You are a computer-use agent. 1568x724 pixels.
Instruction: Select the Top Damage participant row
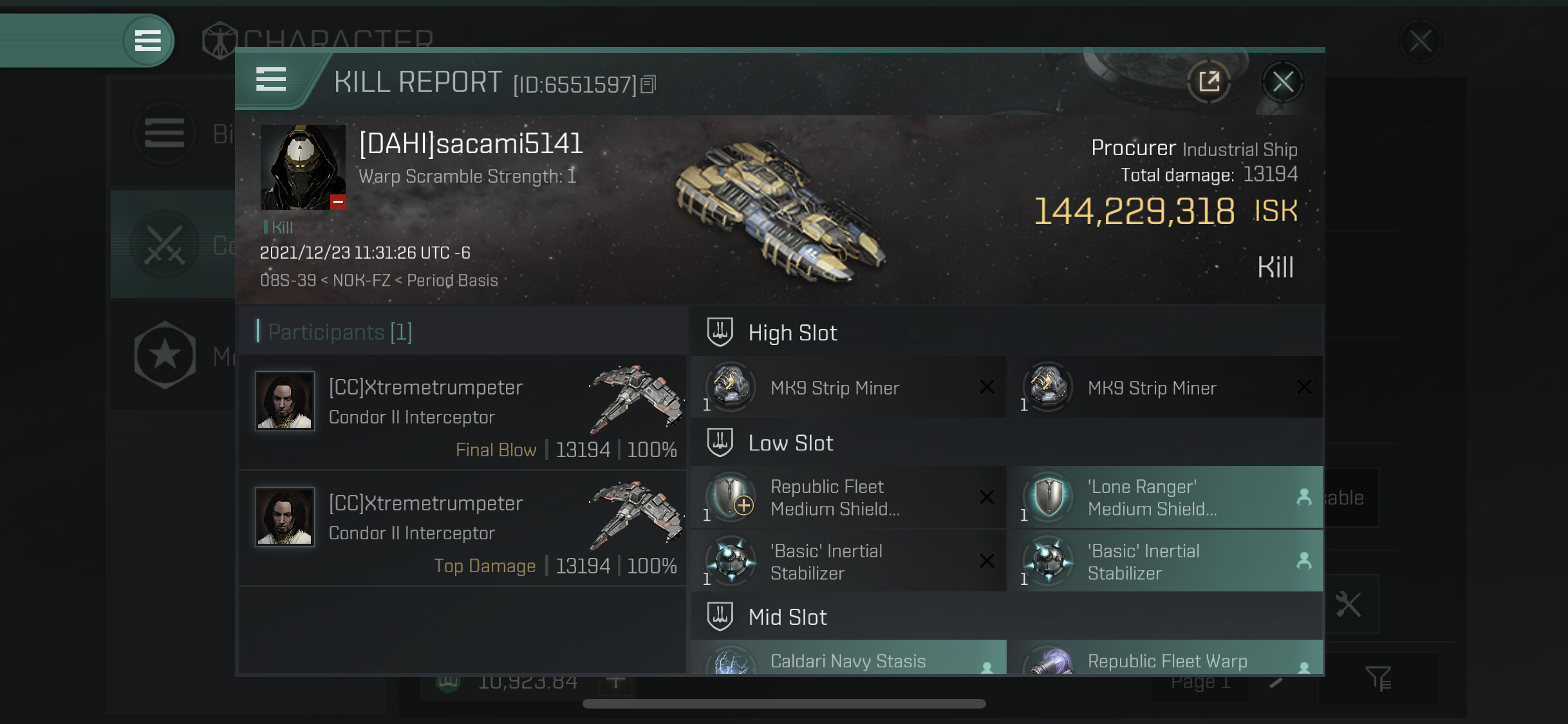coord(462,528)
